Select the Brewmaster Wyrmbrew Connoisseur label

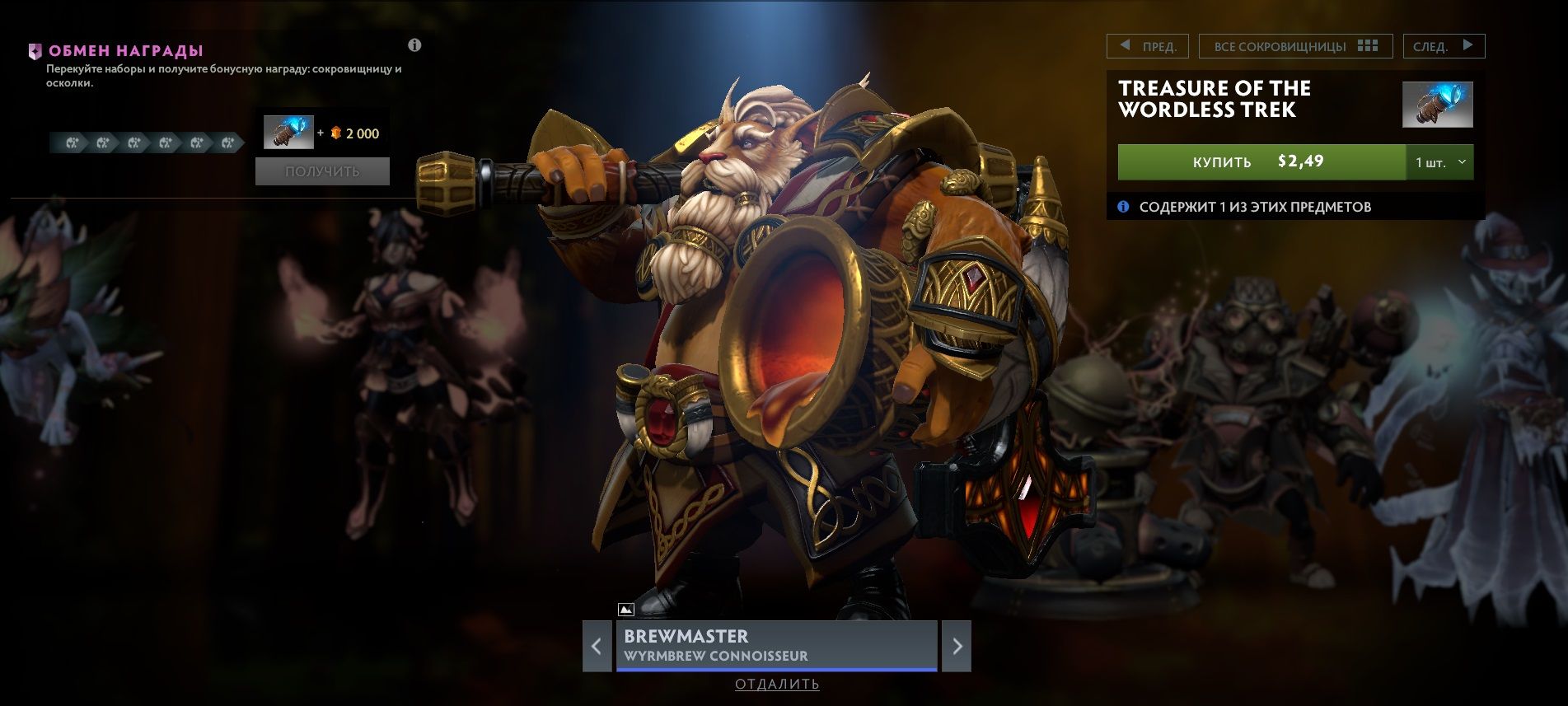pos(776,645)
